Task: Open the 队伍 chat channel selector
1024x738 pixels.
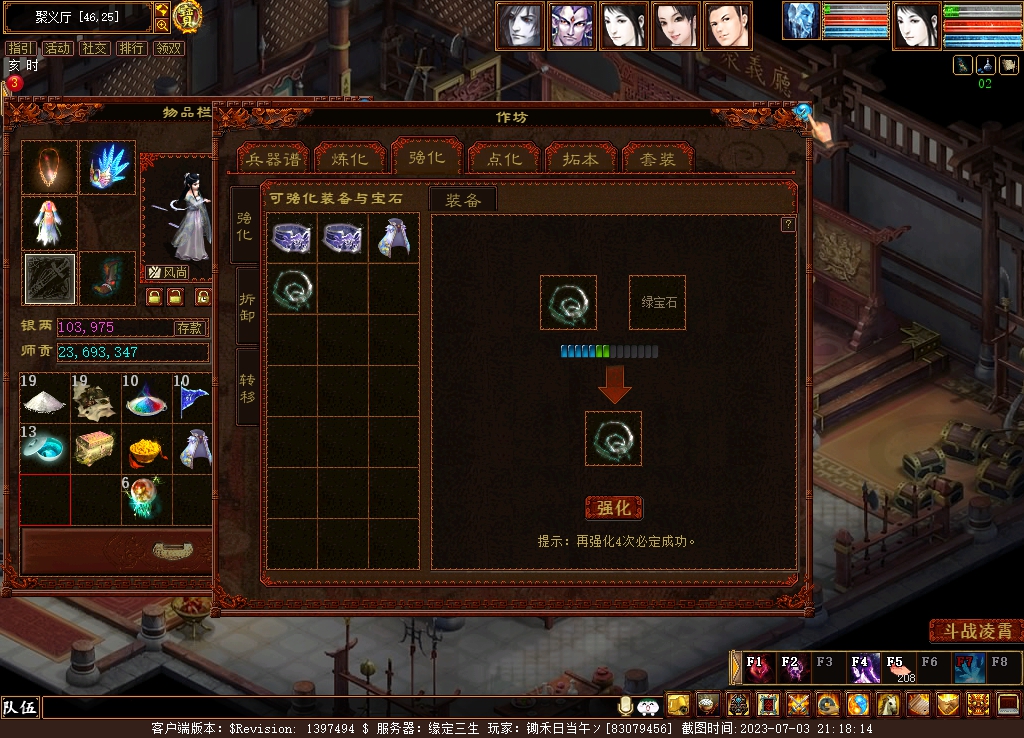Action: point(20,707)
